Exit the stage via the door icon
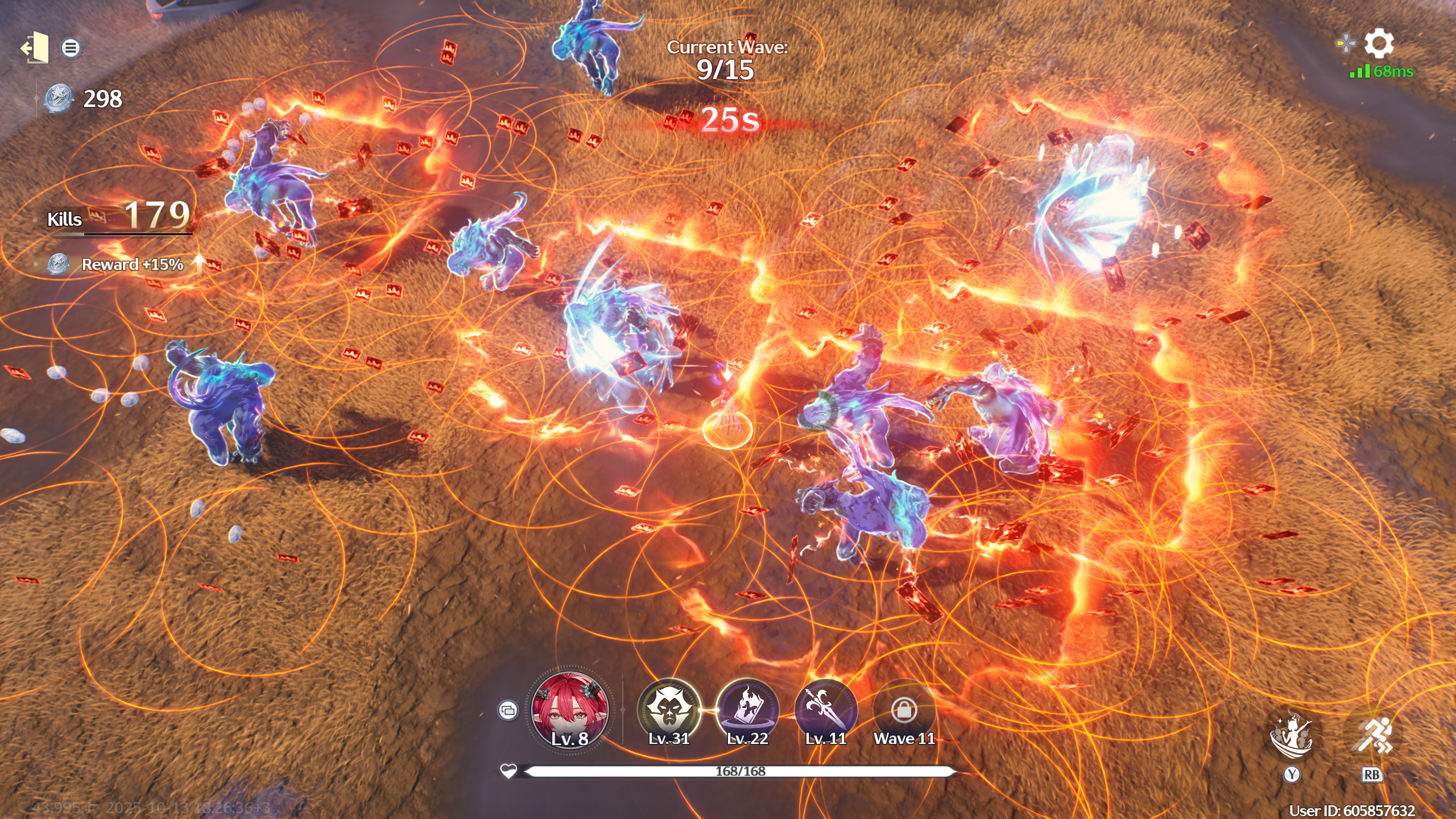Screen dimensions: 1456x819 coord(35,48)
